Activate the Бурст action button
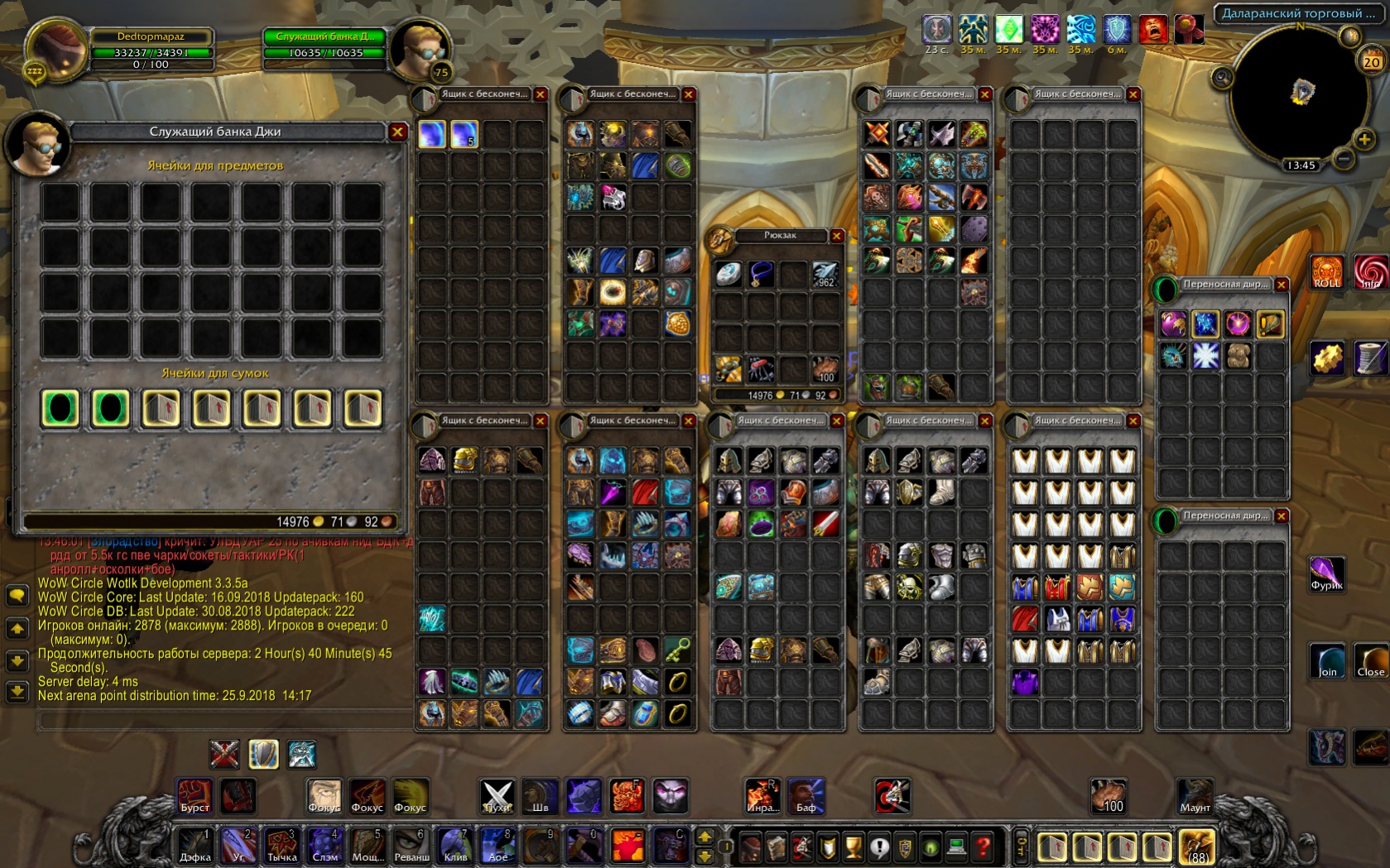The image size is (1390, 868). point(195,796)
